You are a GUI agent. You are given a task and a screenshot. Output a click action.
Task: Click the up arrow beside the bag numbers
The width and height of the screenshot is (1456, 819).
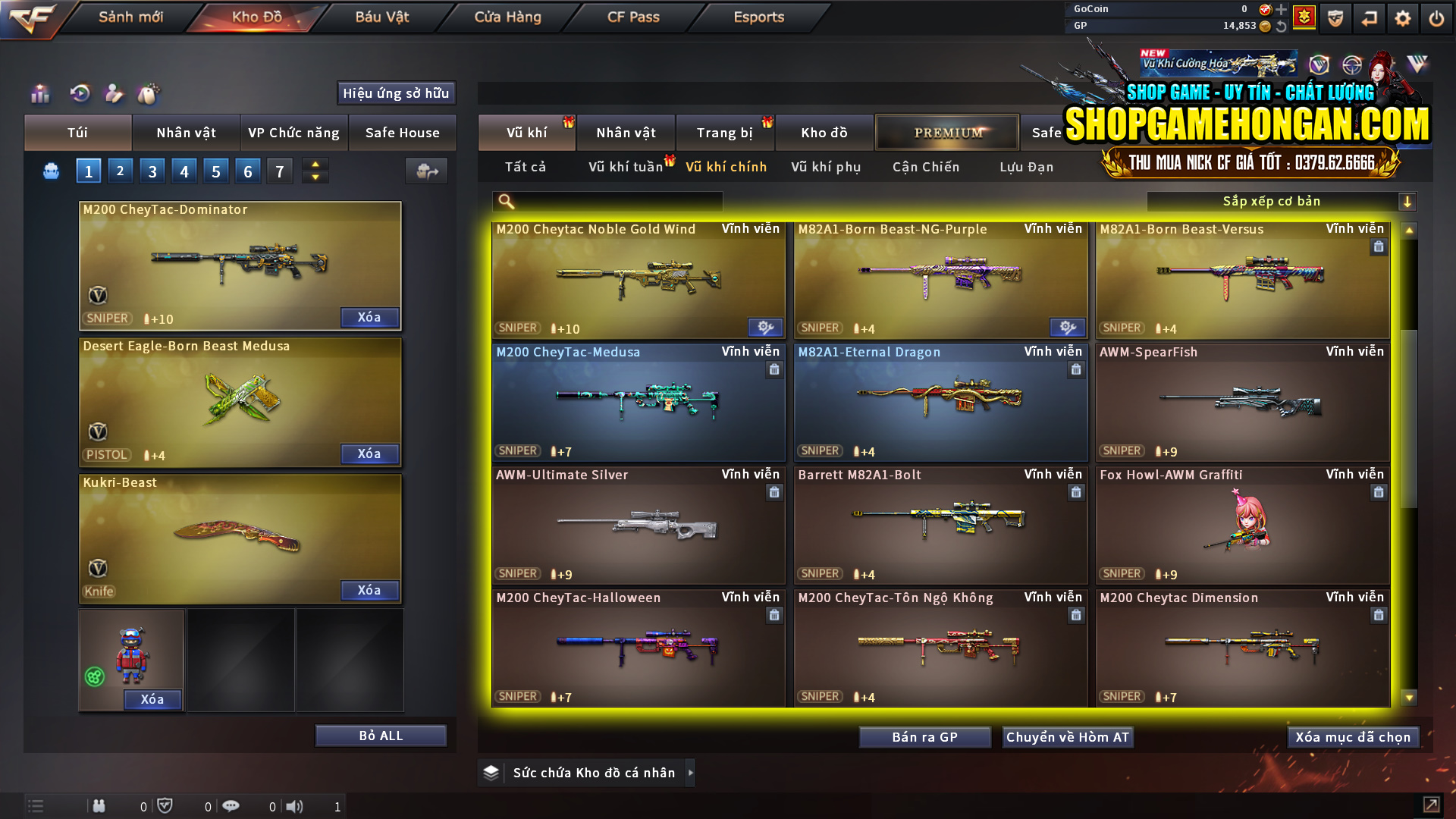tap(315, 165)
